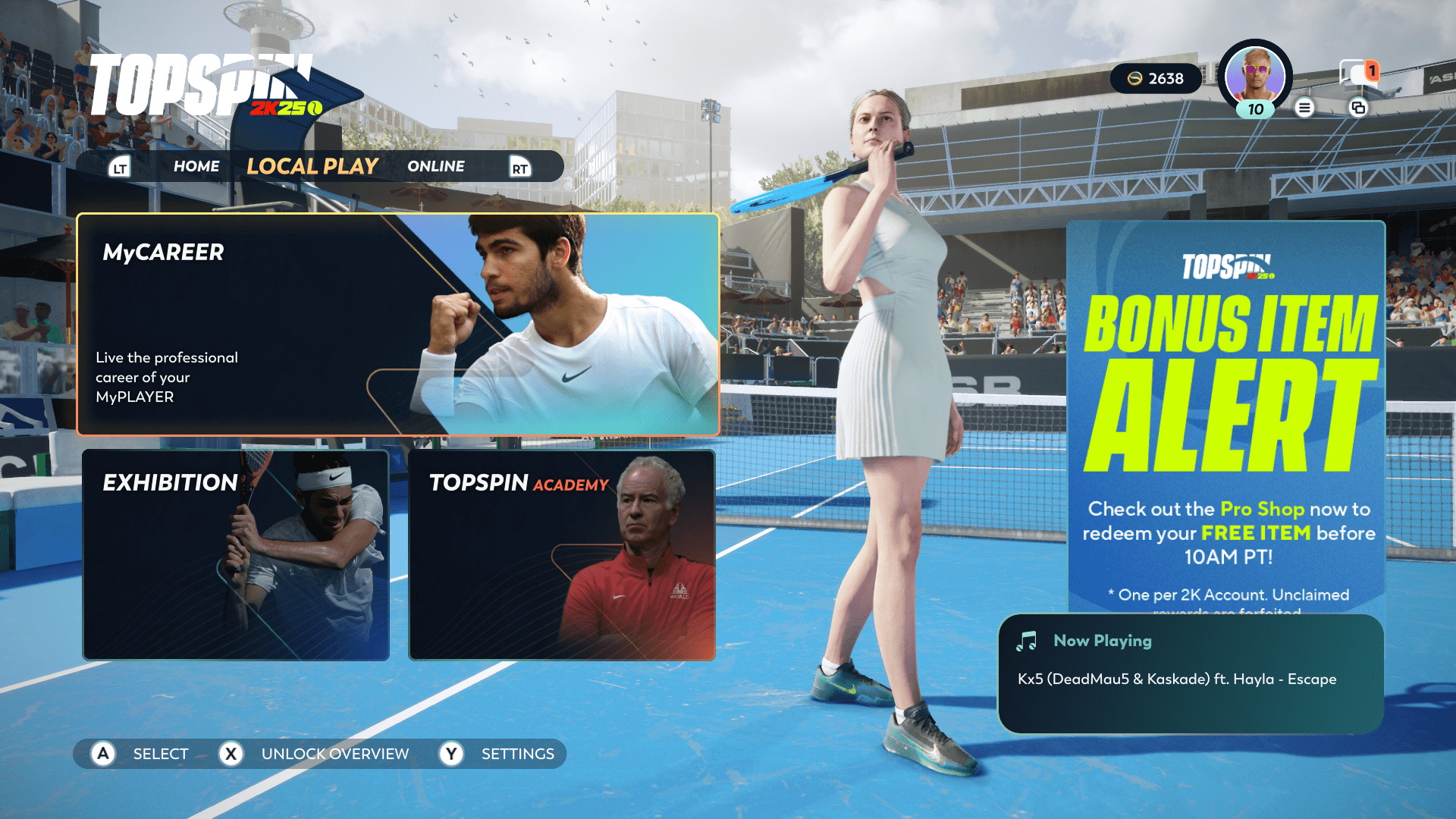Switch to the HOME tab
Image resolution: width=1456 pixels, height=819 pixels.
(x=196, y=166)
